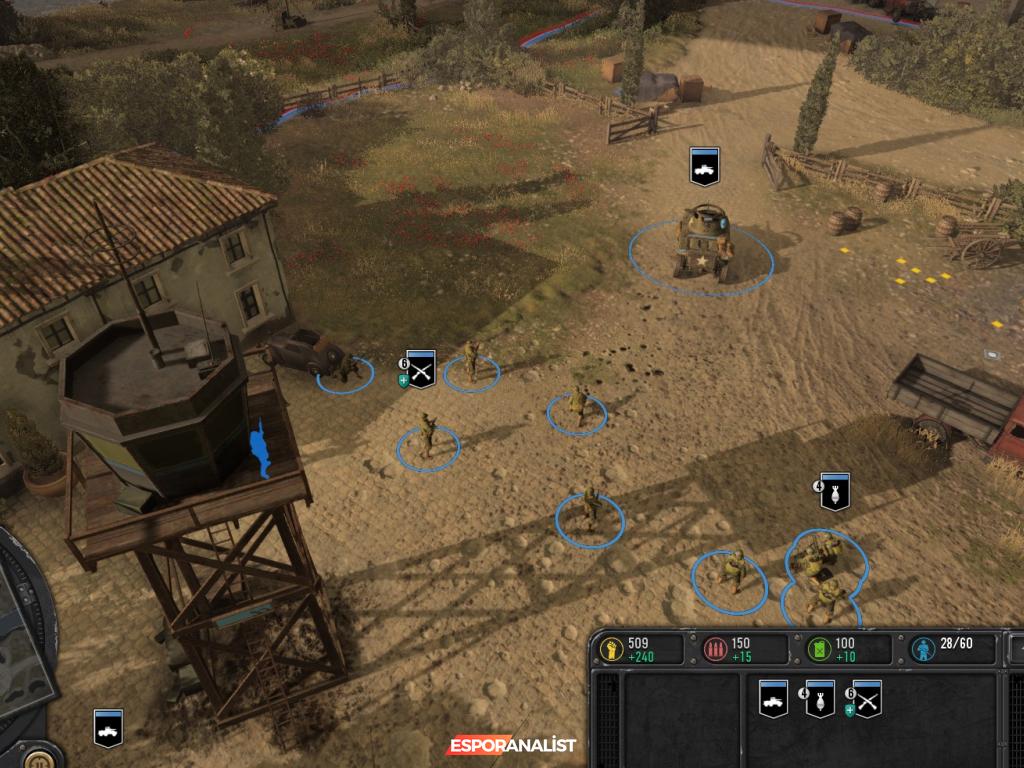This screenshot has height=768, width=1024.
Task: Click the crossed-rifles squad marker beside the infantry
Action: pyautogui.click(x=420, y=370)
